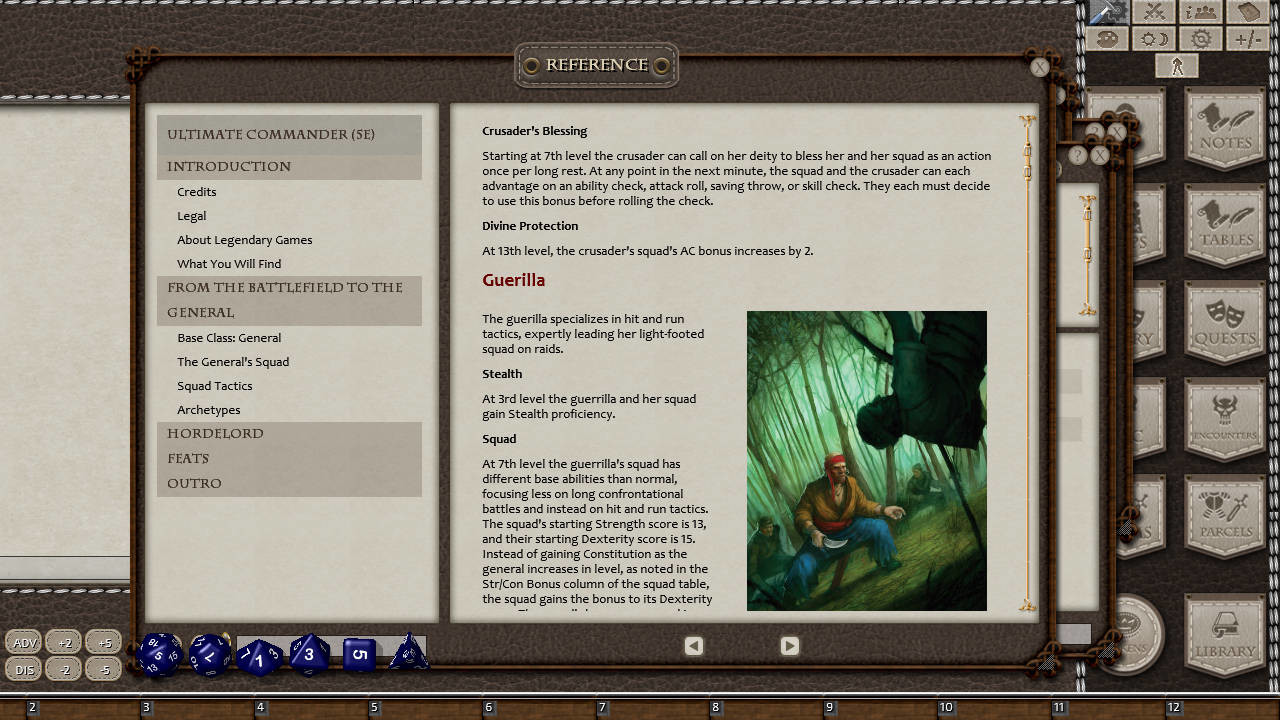The image size is (1280, 720).
Task: Open the Quests panel
Action: (1224, 320)
